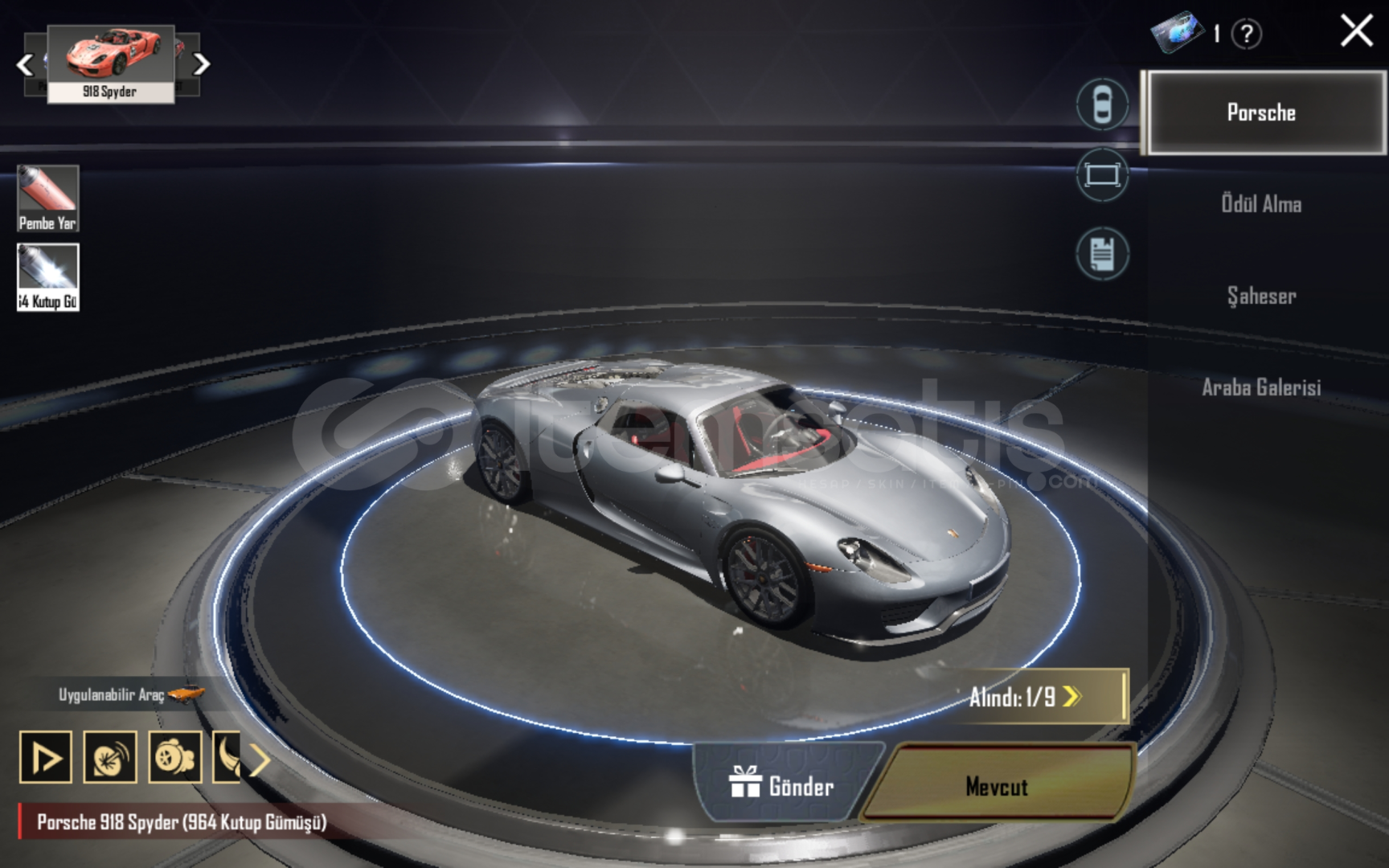Show the next vehicle with right arrow
The image size is (1389, 868).
tap(201, 63)
